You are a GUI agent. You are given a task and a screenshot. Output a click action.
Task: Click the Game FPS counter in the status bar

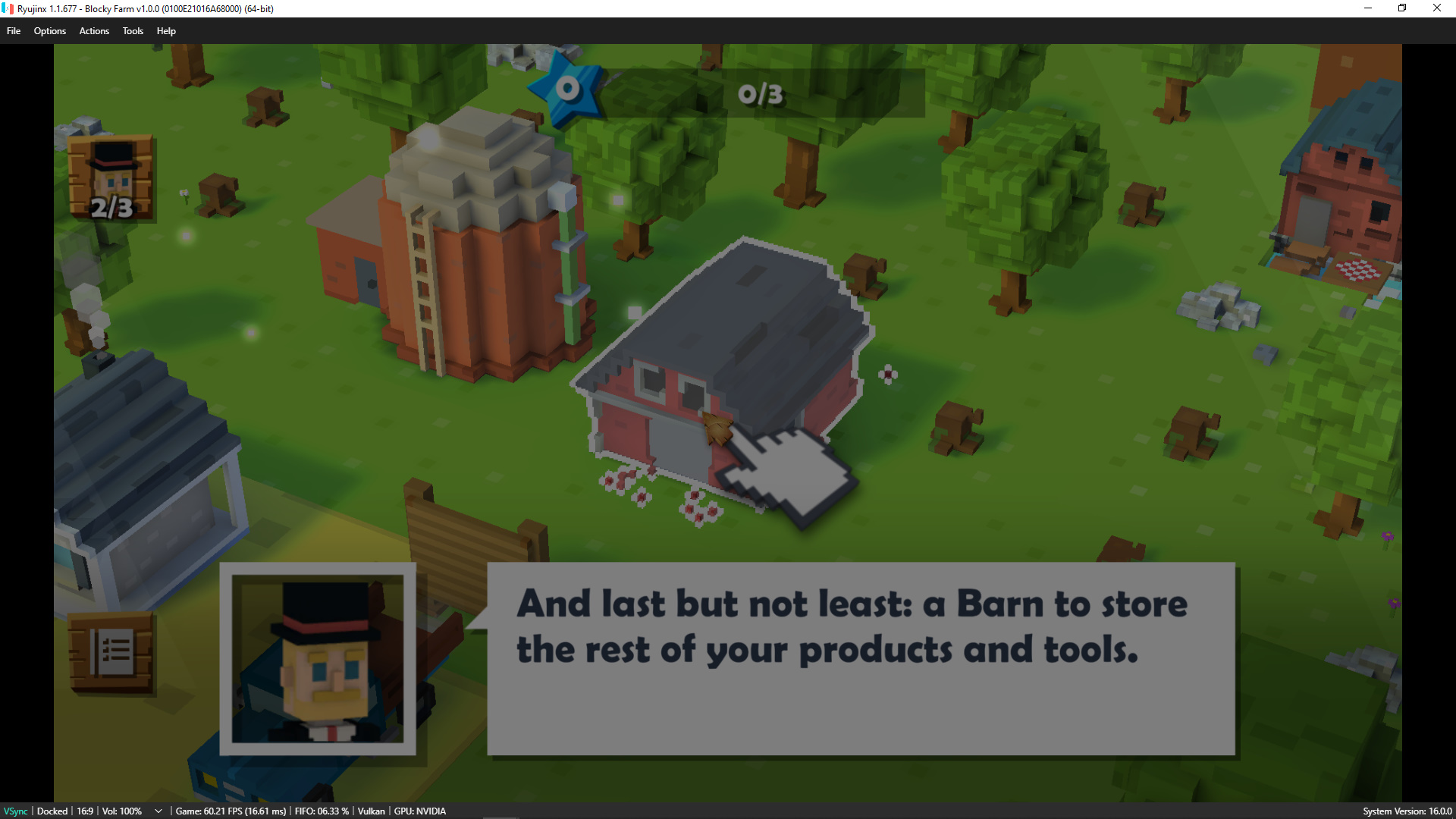[x=231, y=811]
